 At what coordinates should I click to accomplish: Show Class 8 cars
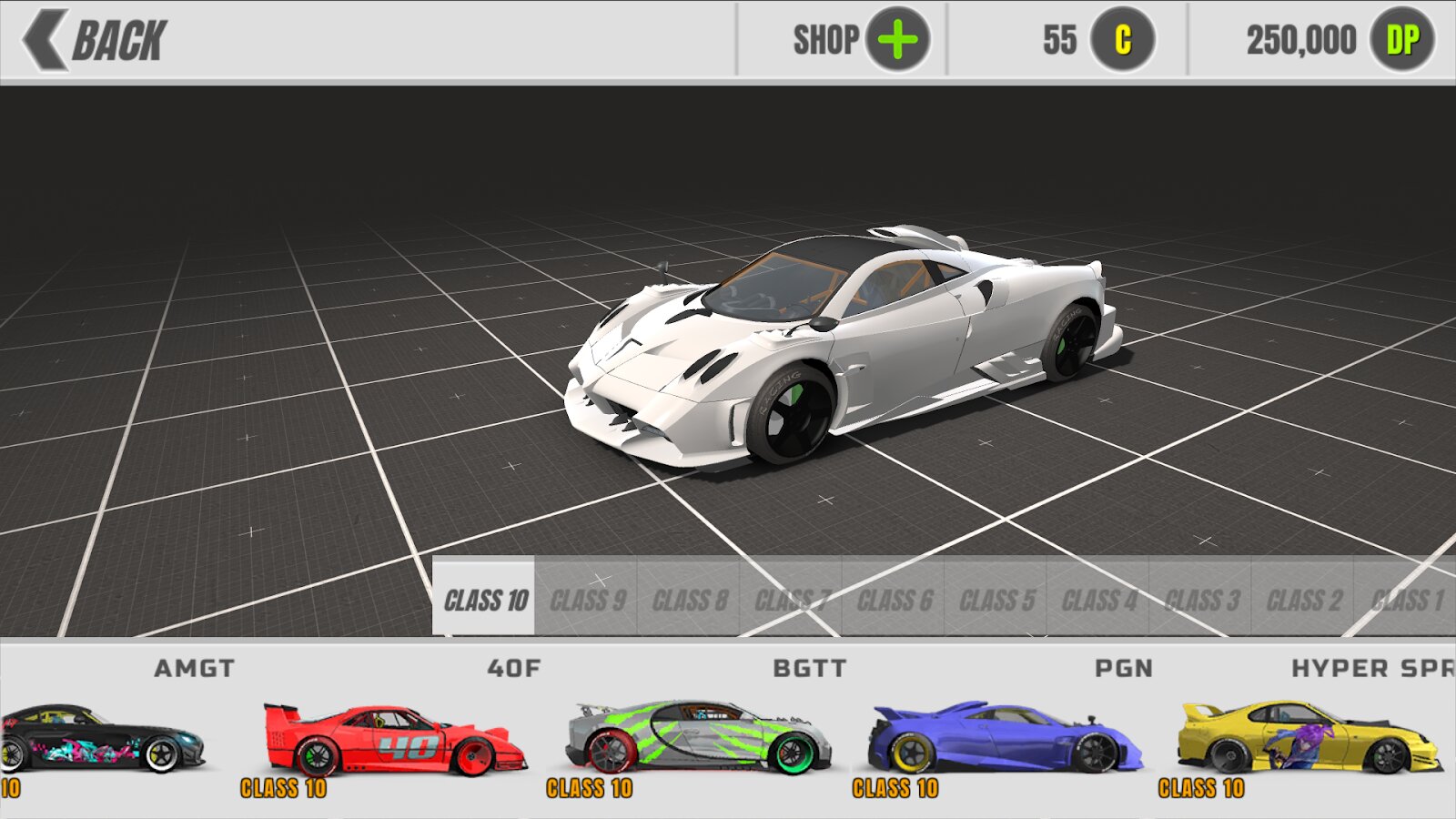coord(690,600)
